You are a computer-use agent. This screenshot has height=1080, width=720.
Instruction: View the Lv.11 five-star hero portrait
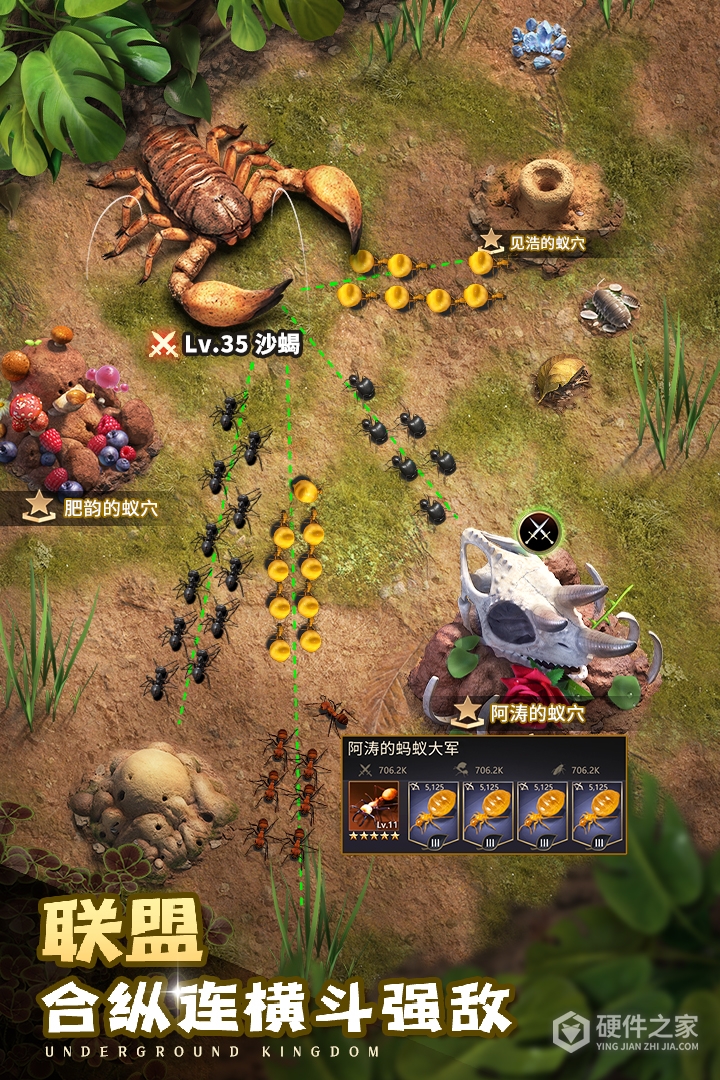[373, 814]
